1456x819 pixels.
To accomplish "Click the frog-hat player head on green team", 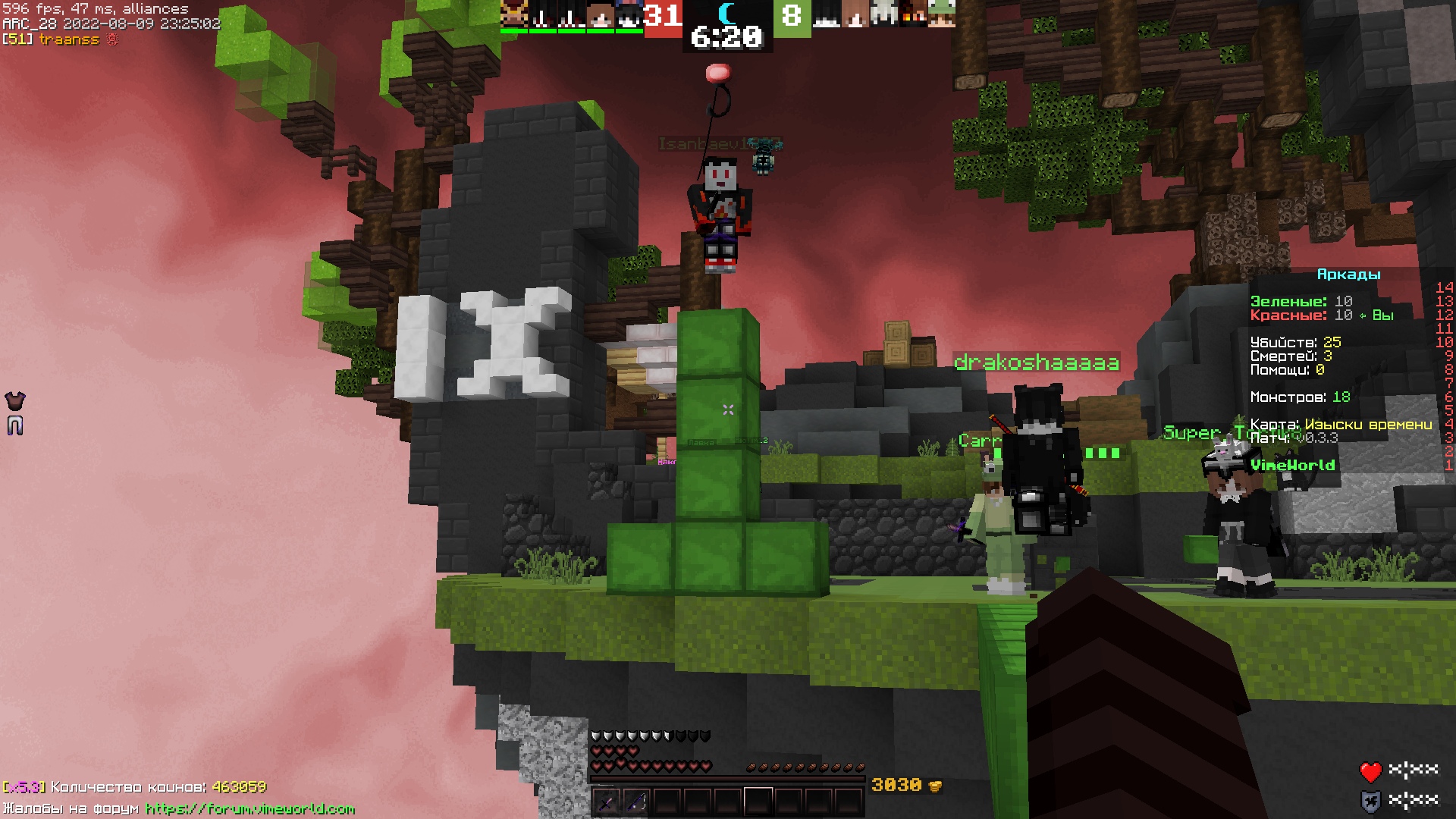I will [942, 14].
